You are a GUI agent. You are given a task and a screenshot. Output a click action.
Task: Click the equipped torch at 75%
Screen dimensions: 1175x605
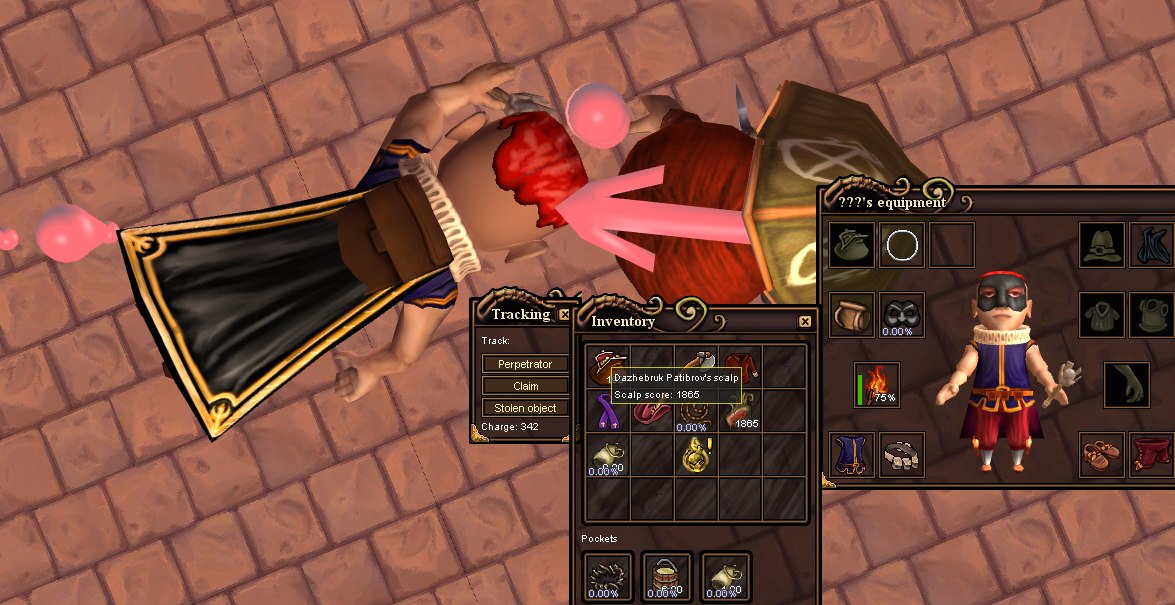click(x=876, y=385)
